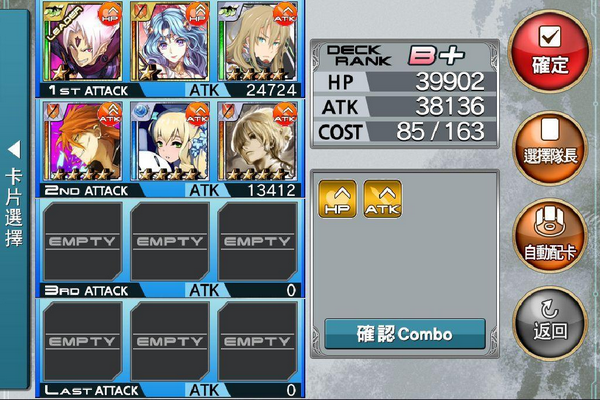Check combos with 確認 Combo button
The height and width of the screenshot is (400, 603).
point(404,334)
